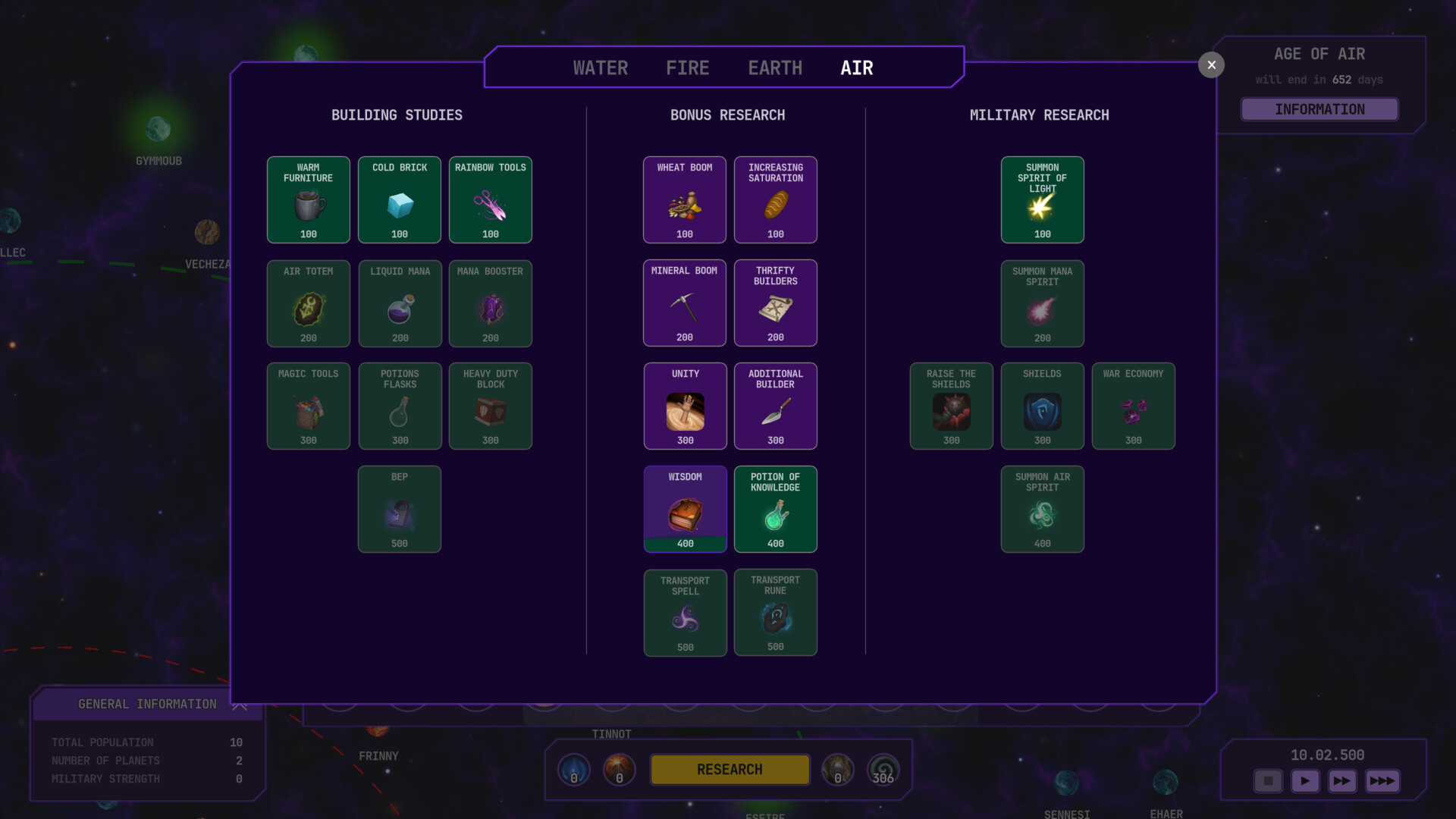Research Potion of Knowledge
The width and height of the screenshot is (1456, 819).
click(775, 509)
